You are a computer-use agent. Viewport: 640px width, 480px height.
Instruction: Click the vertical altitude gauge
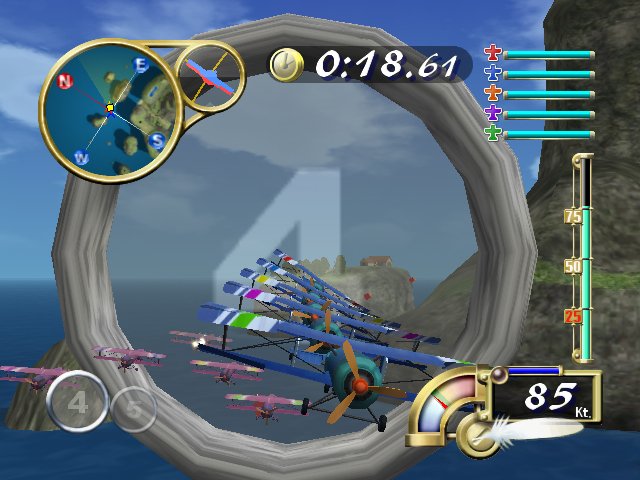[581, 258]
